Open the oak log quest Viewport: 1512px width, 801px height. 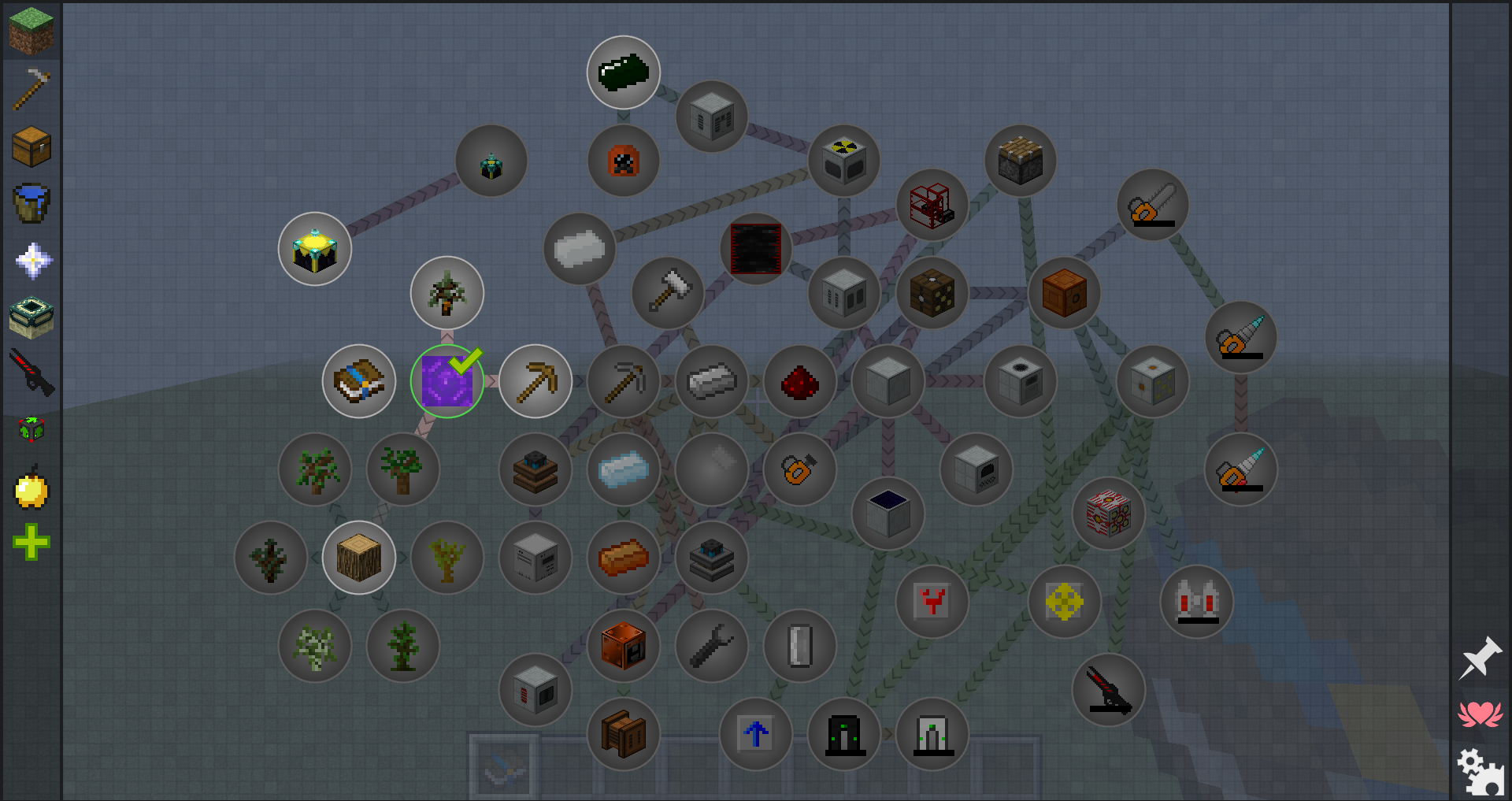click(x=359, y=557)
